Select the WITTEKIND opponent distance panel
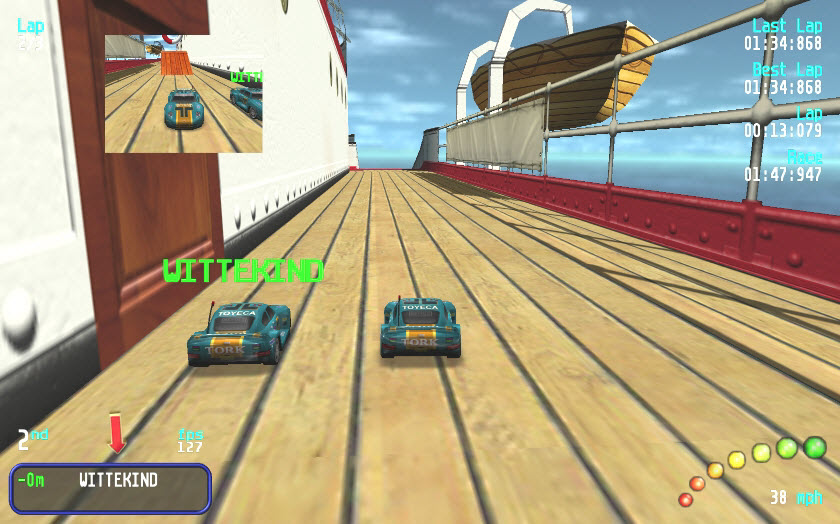This screenshot has height=524, width=840. [111, 488]
